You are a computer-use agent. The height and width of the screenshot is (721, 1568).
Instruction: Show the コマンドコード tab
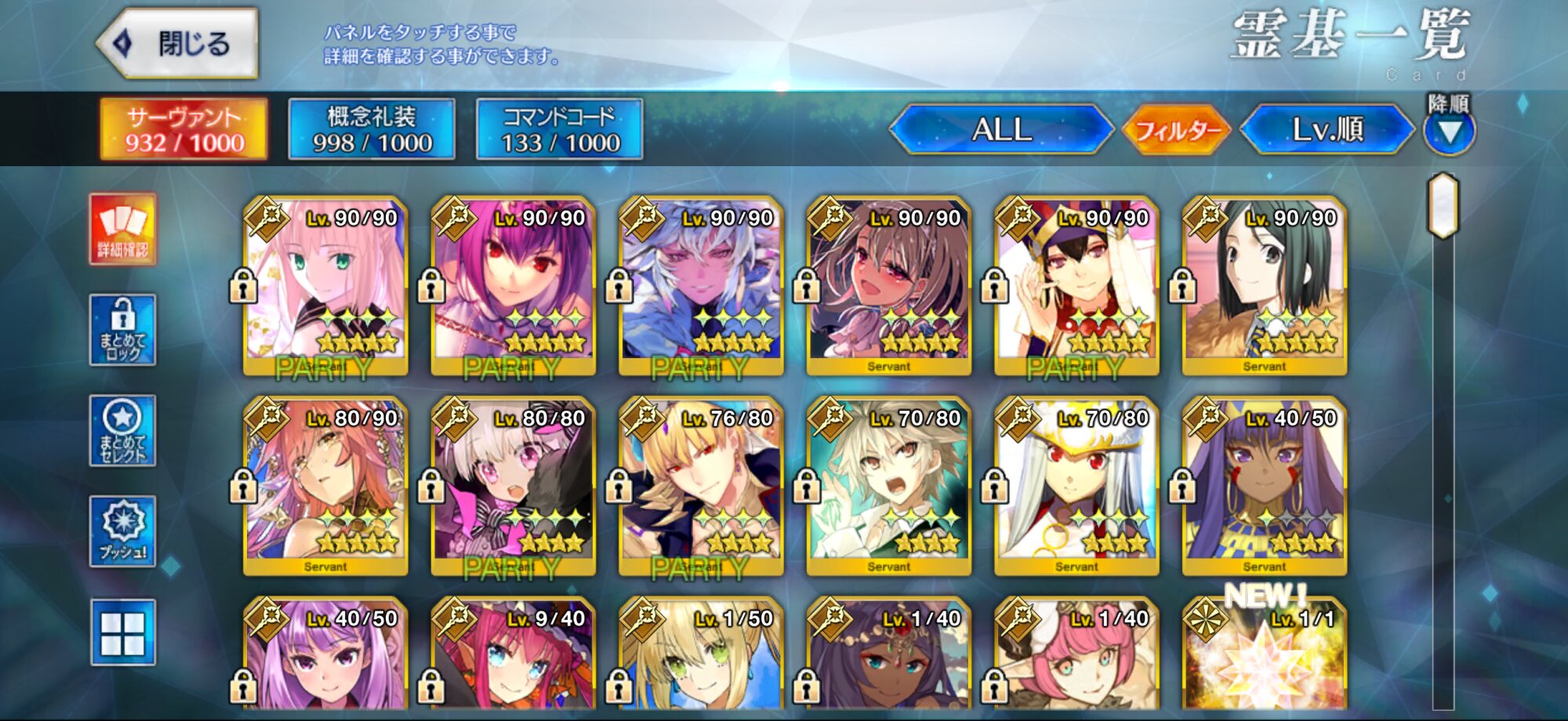pos(560,129)
